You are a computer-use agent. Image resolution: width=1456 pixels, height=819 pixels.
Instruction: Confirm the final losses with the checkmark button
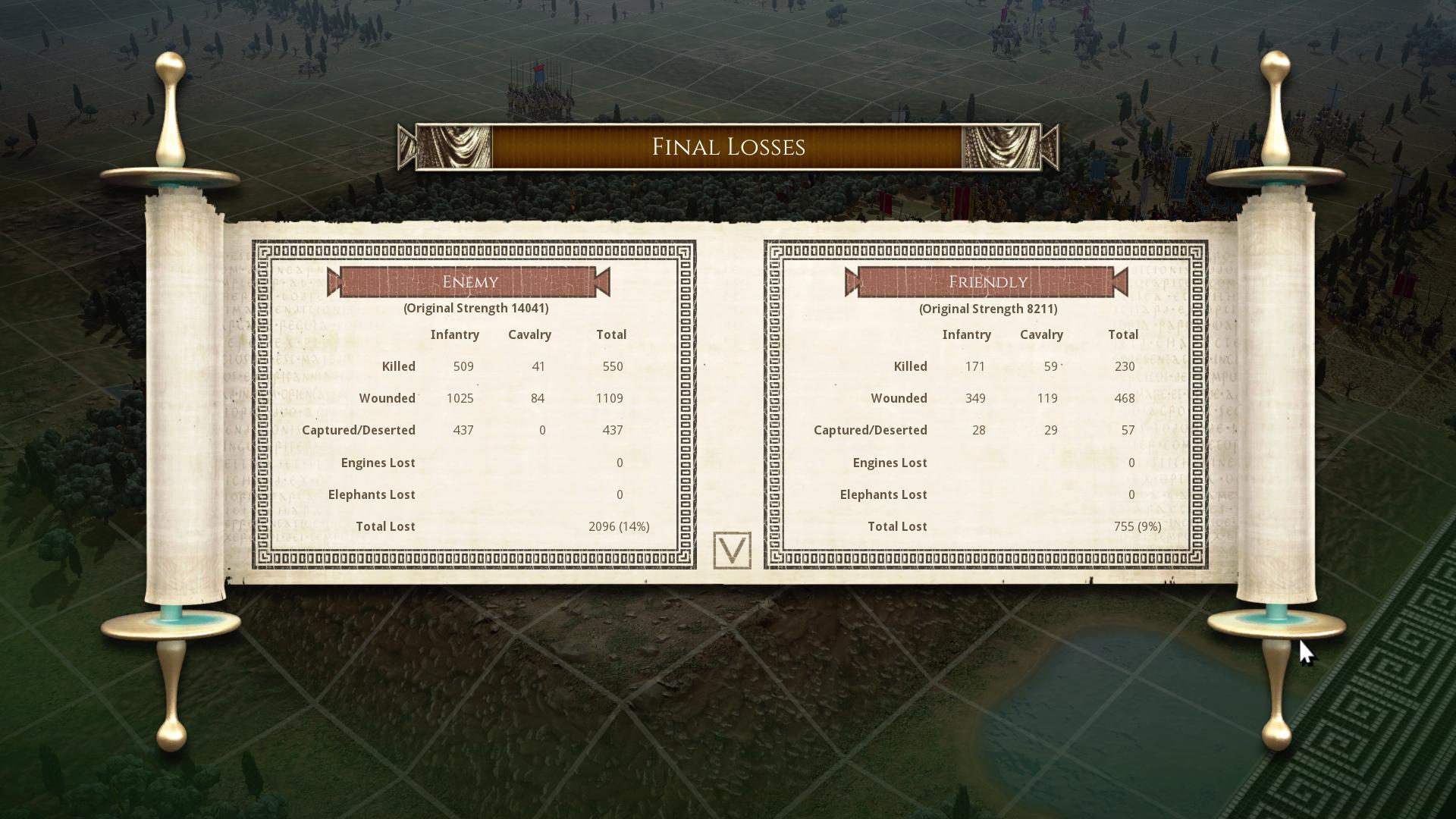click(x=732, y=551)
